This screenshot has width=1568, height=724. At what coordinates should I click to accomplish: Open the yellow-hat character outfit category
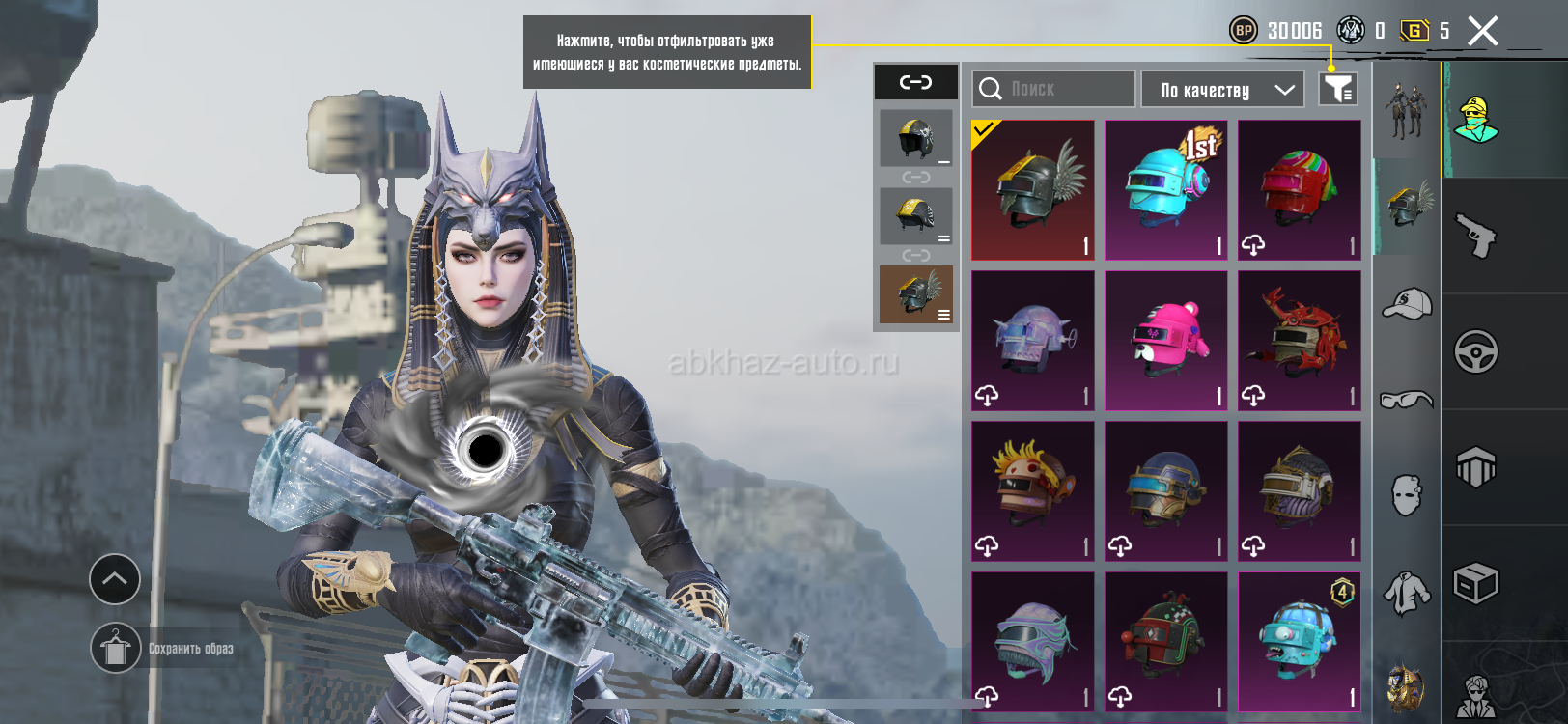tap(1475, 120)
